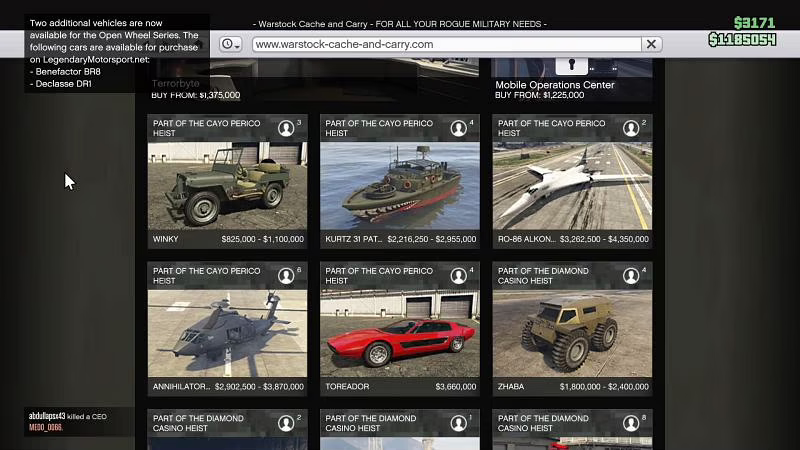Close the in-game browser with X button
This screenshot has width=800, height=450.
click(652, 44)
